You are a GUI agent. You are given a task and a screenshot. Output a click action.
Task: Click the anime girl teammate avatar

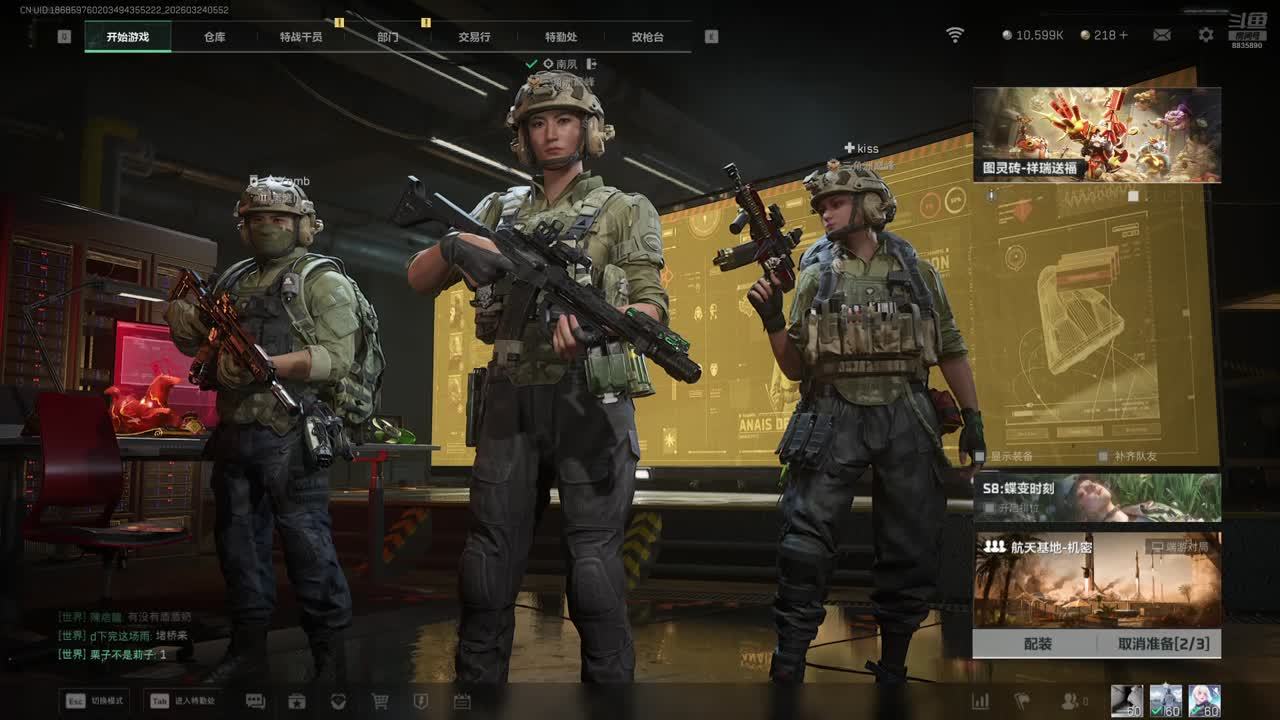[x=1204, y=700]
